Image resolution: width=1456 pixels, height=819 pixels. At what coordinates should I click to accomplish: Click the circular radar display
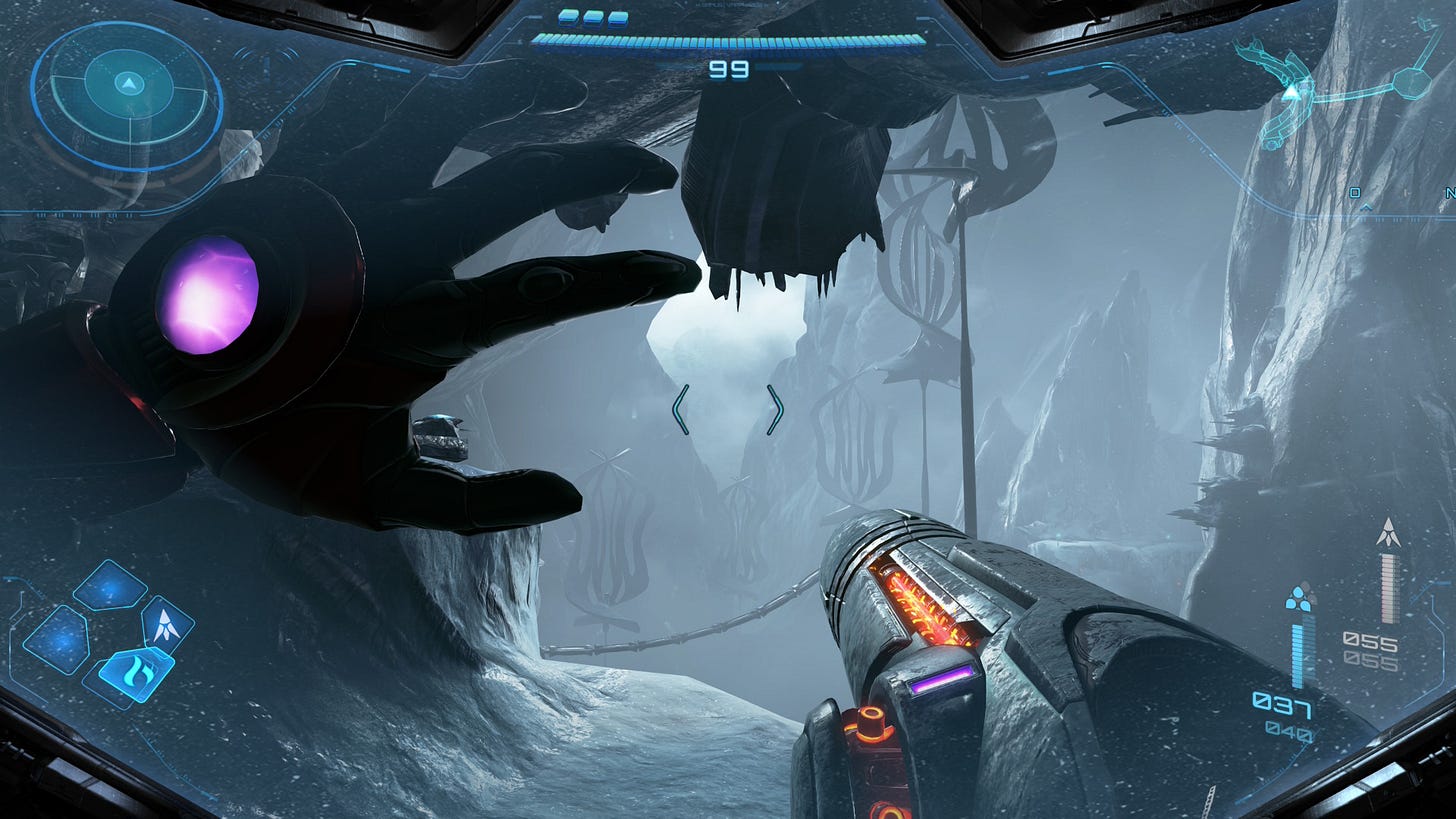pyautogui.click(x=127, y=97)
